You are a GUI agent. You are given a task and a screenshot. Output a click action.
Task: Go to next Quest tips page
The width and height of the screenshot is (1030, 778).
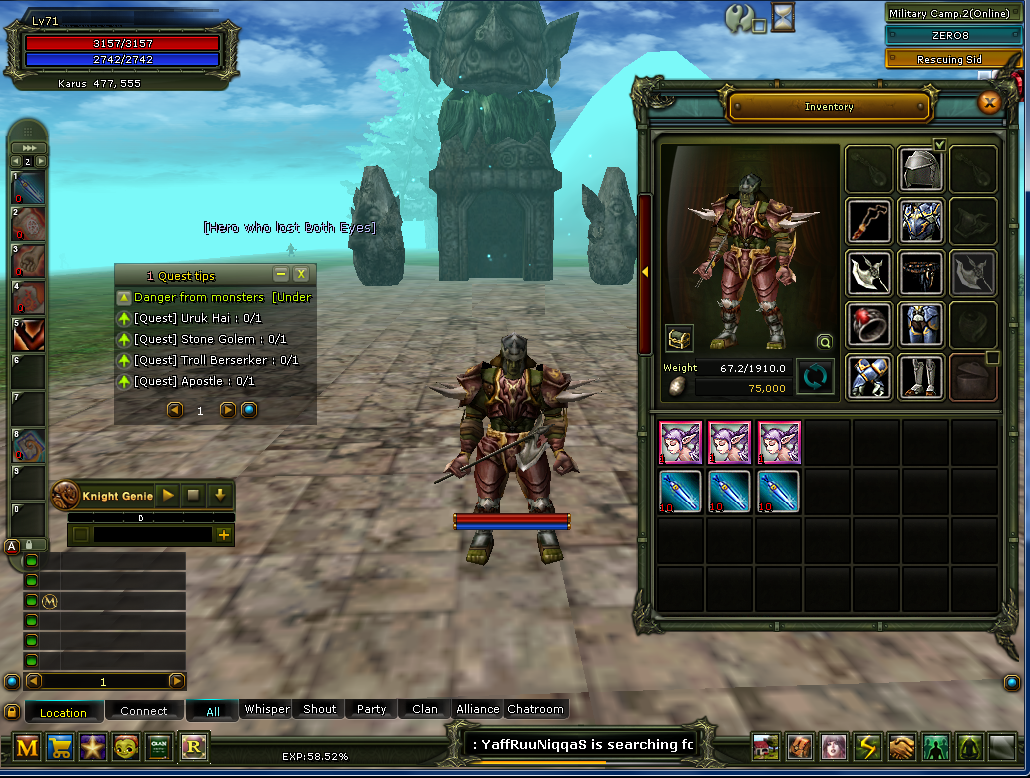[x=227, y=410]
